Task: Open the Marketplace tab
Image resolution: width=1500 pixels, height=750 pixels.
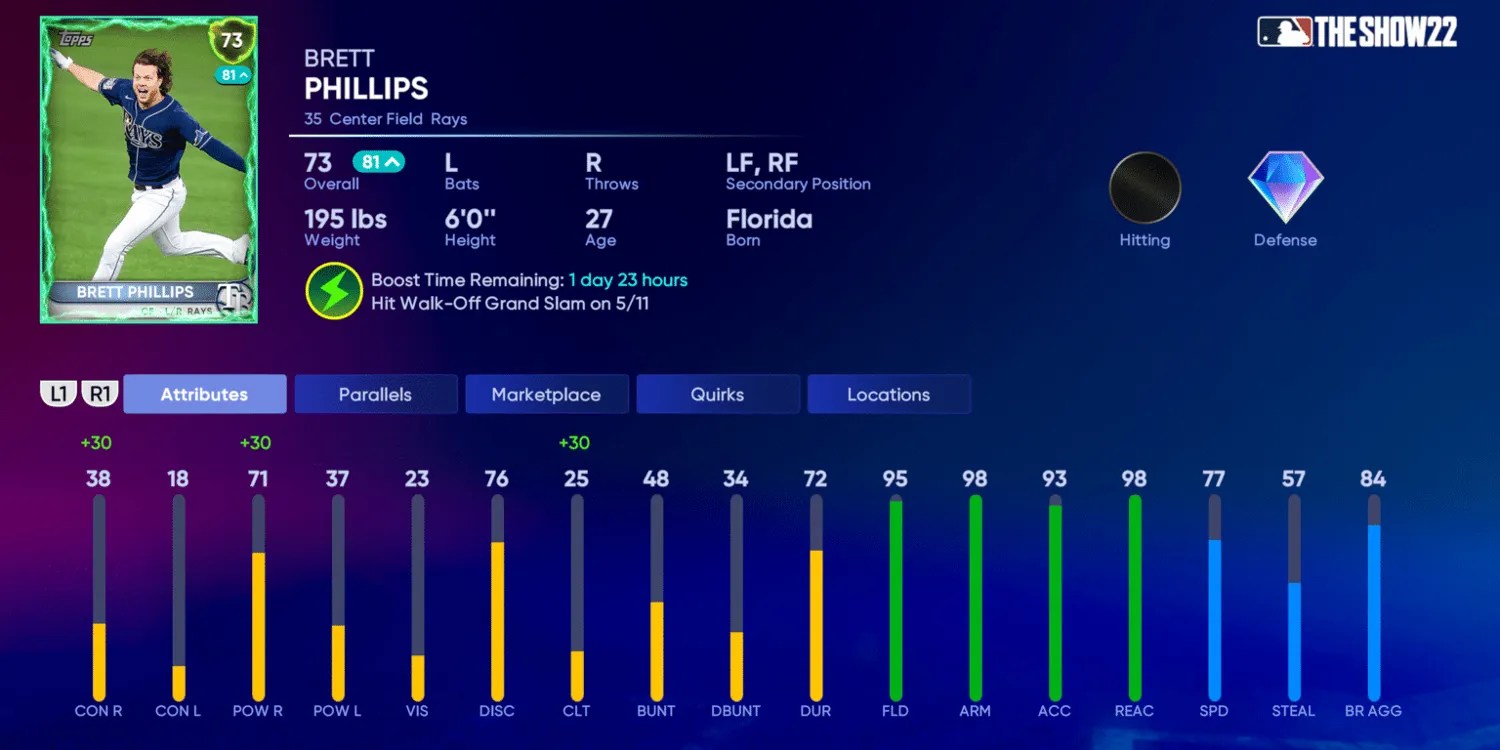Action: click(547, 394)
